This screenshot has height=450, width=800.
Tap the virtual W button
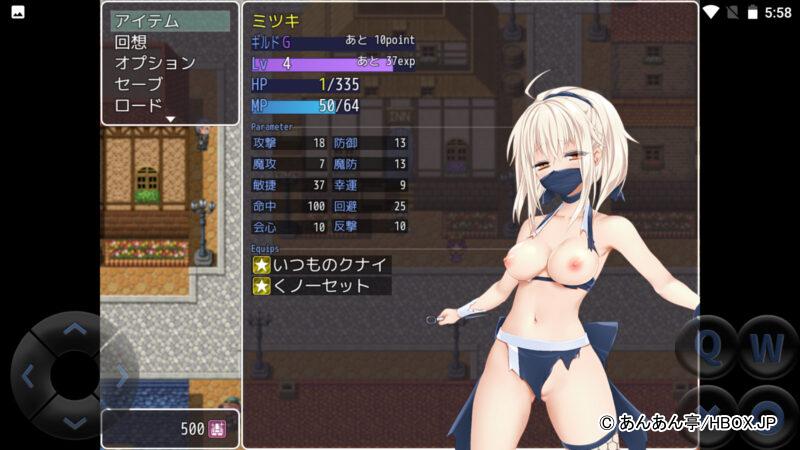point(767,347)
